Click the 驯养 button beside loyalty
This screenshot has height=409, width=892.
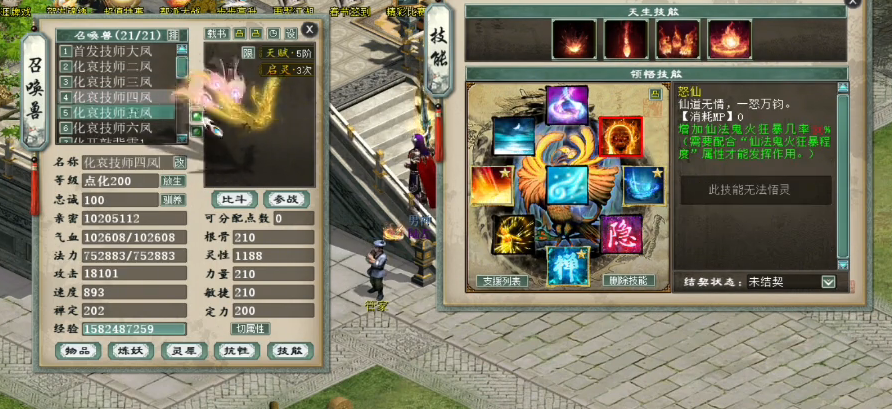coord(173,200)
